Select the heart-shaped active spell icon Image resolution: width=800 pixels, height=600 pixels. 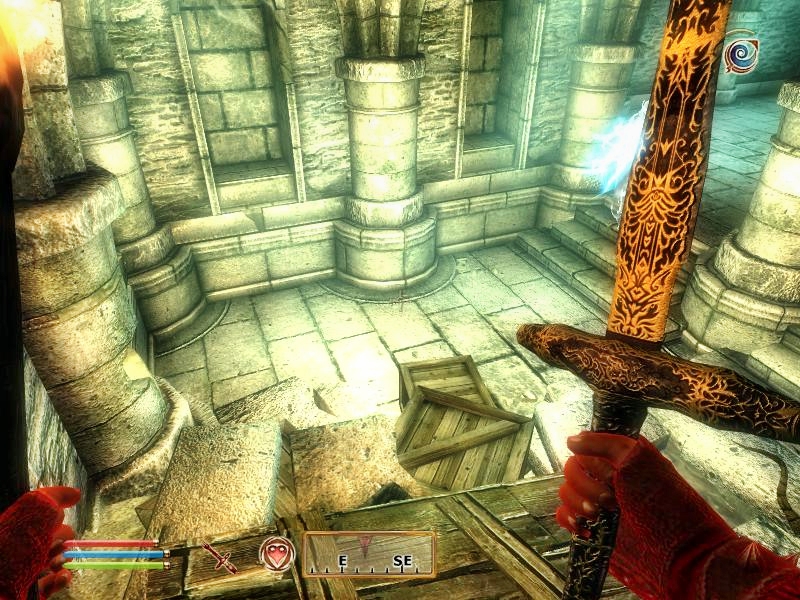point(276,553)
